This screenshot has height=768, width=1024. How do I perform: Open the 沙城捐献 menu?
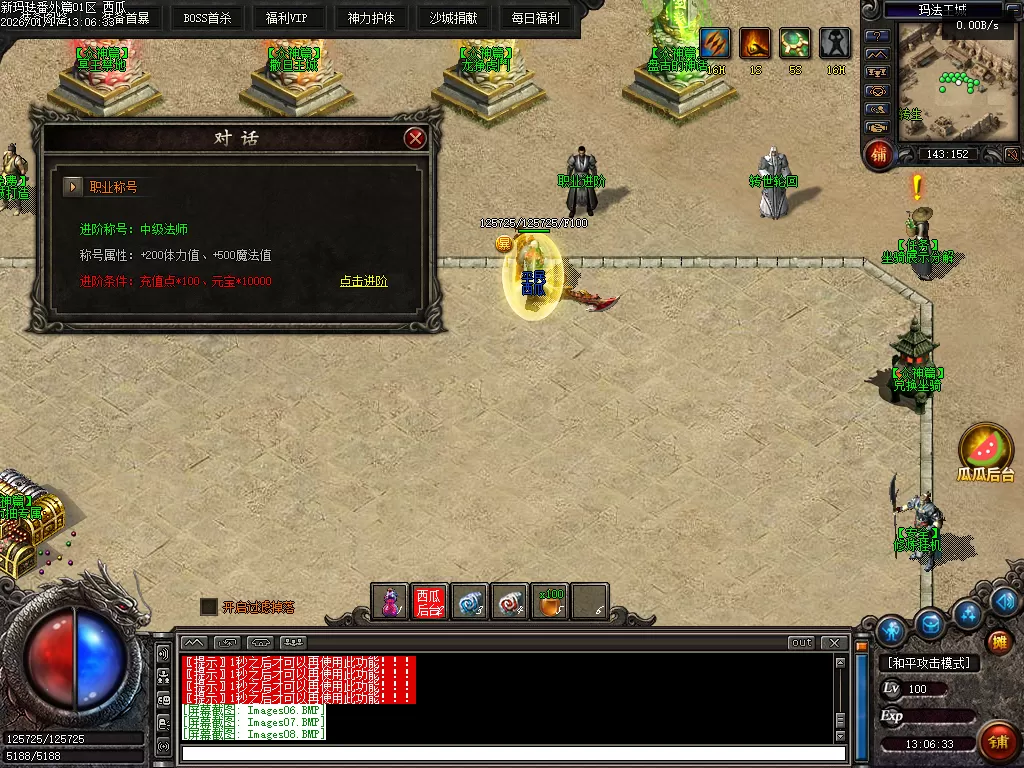coord(453,17)
